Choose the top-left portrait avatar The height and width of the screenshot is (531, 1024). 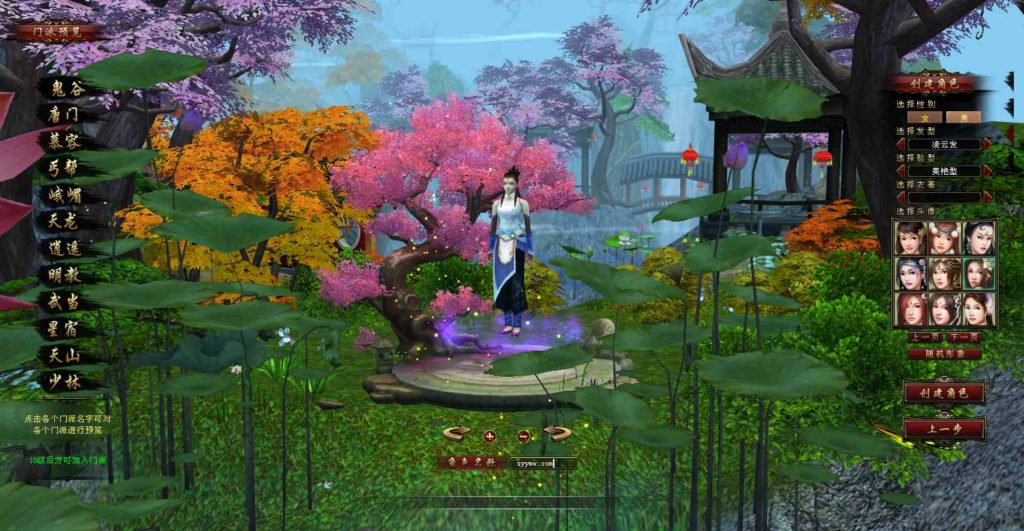pos(911,237)
